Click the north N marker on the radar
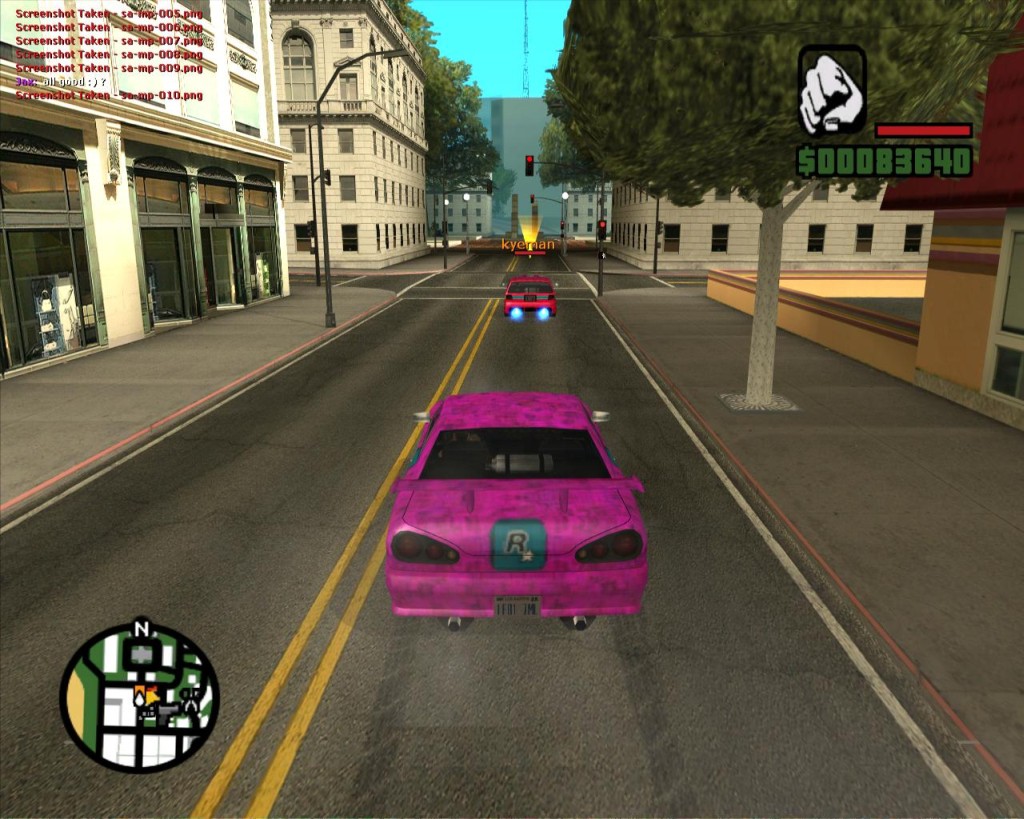Screen dimensions: 1024x819 [141, 630]
